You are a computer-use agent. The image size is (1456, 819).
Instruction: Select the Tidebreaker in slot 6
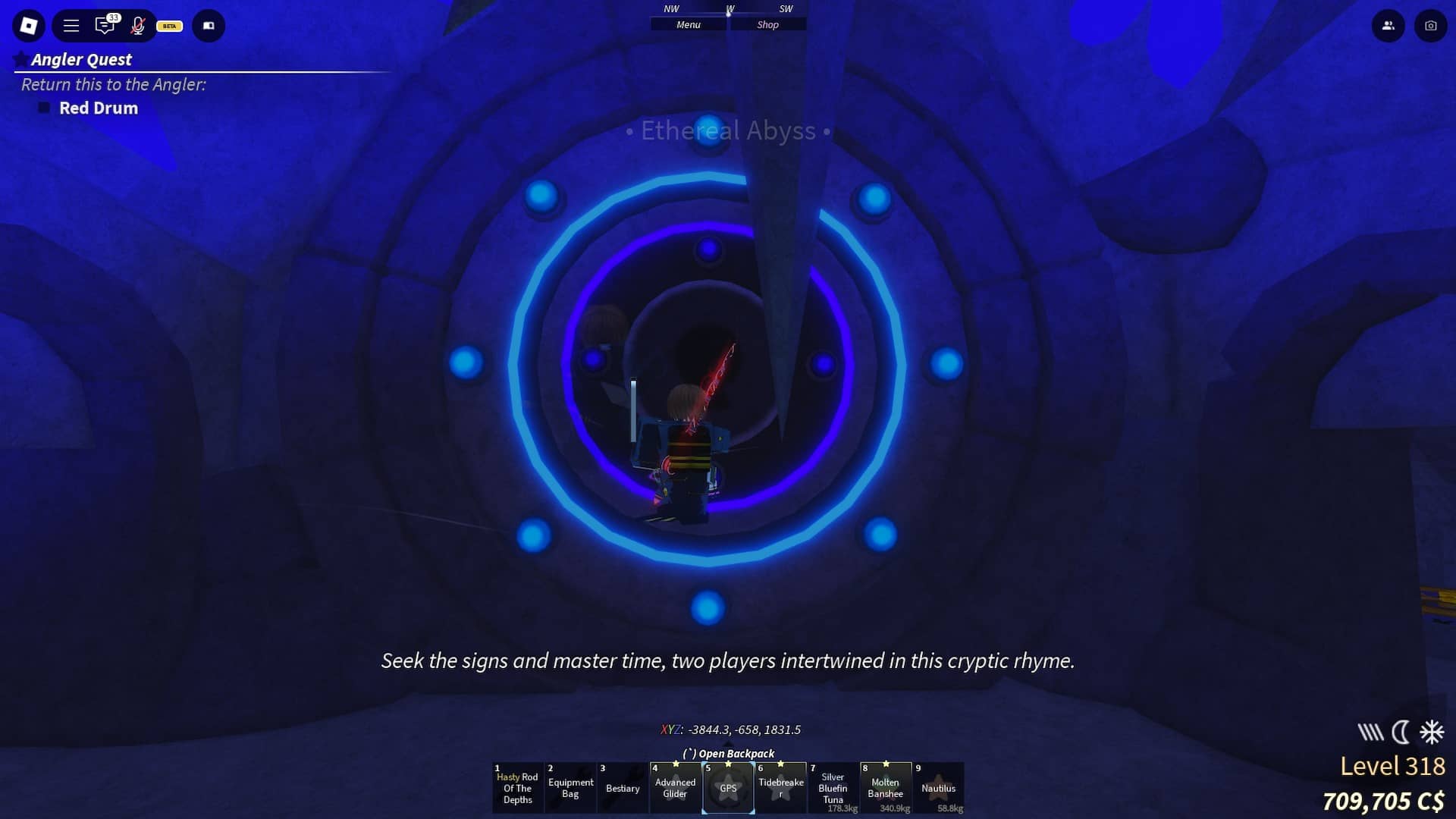(x=781, y=789)
